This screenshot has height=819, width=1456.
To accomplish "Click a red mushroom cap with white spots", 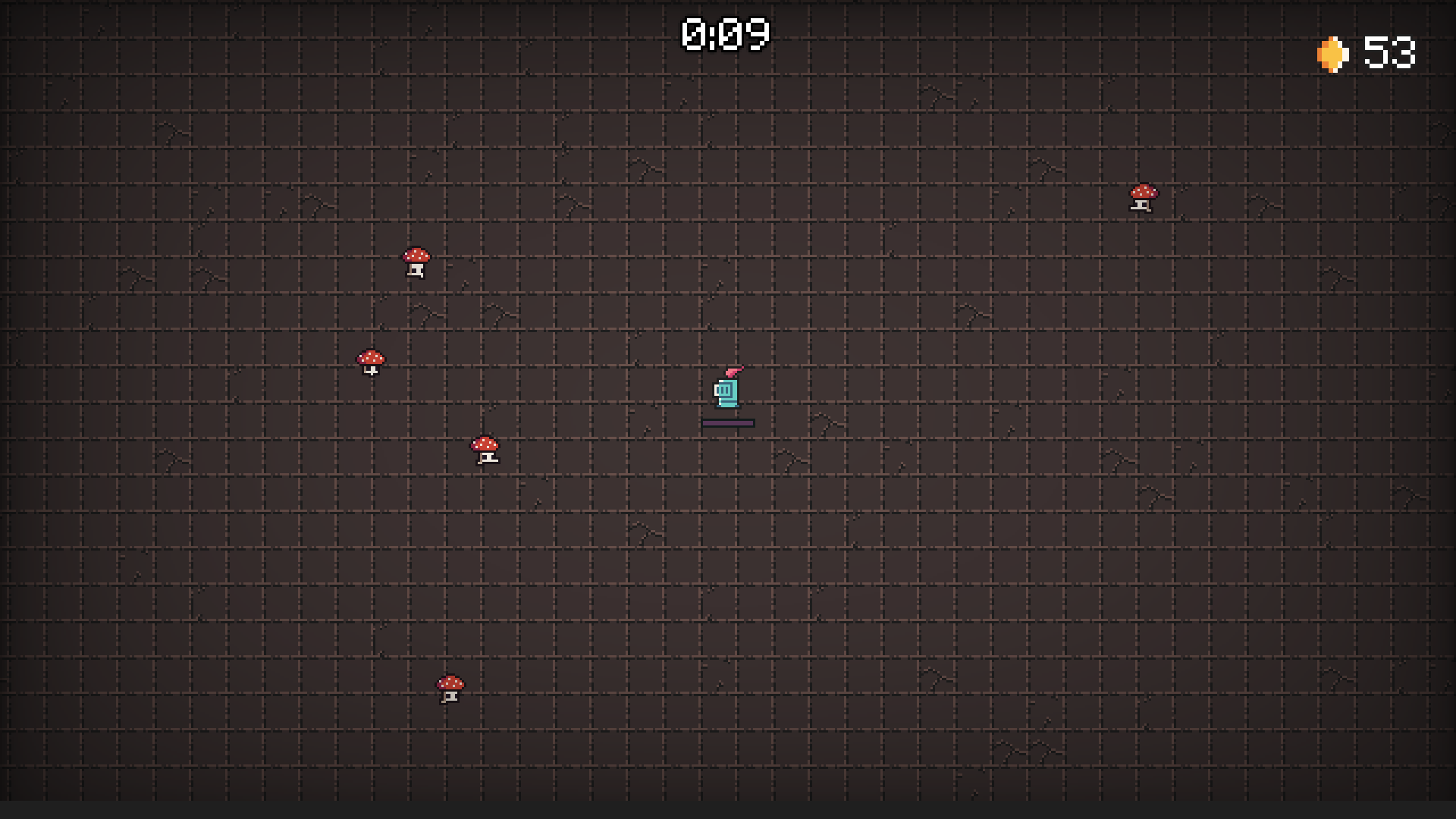I will point(416,253).
